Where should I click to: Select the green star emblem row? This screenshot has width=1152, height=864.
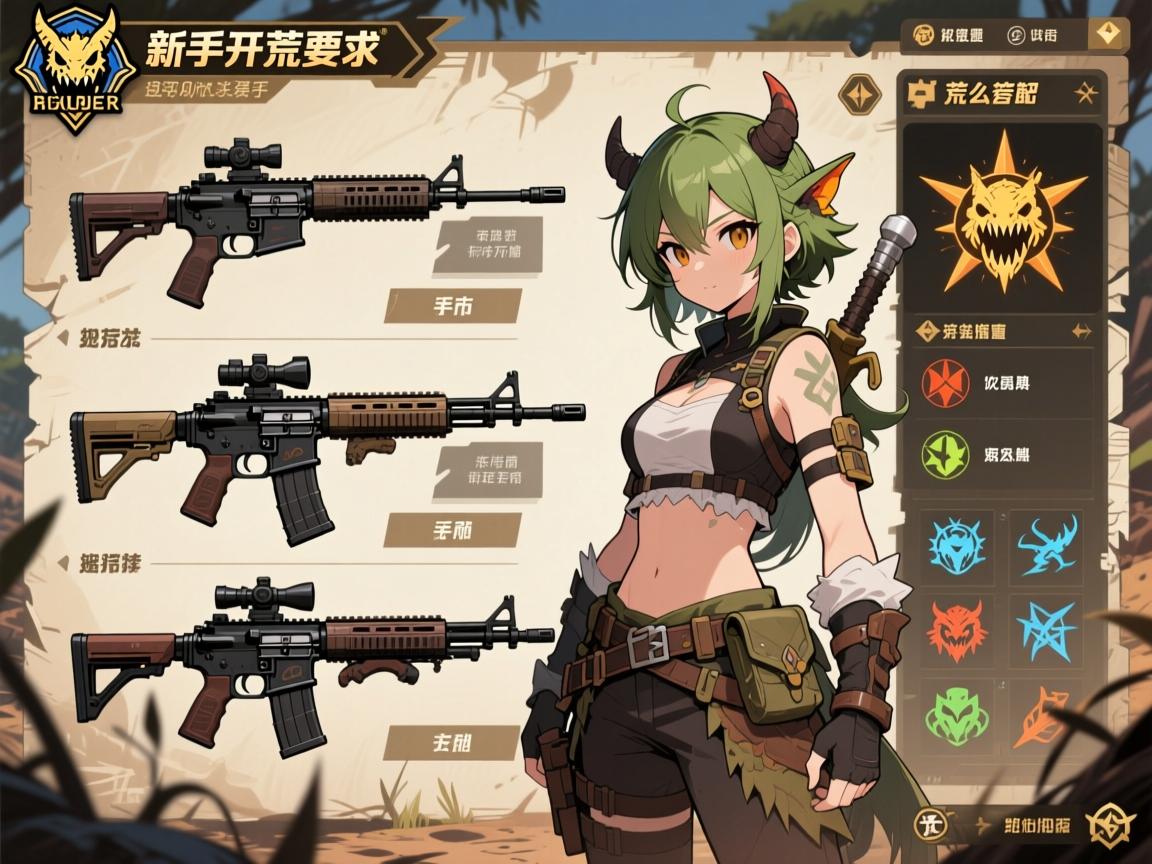[1003, 455]
